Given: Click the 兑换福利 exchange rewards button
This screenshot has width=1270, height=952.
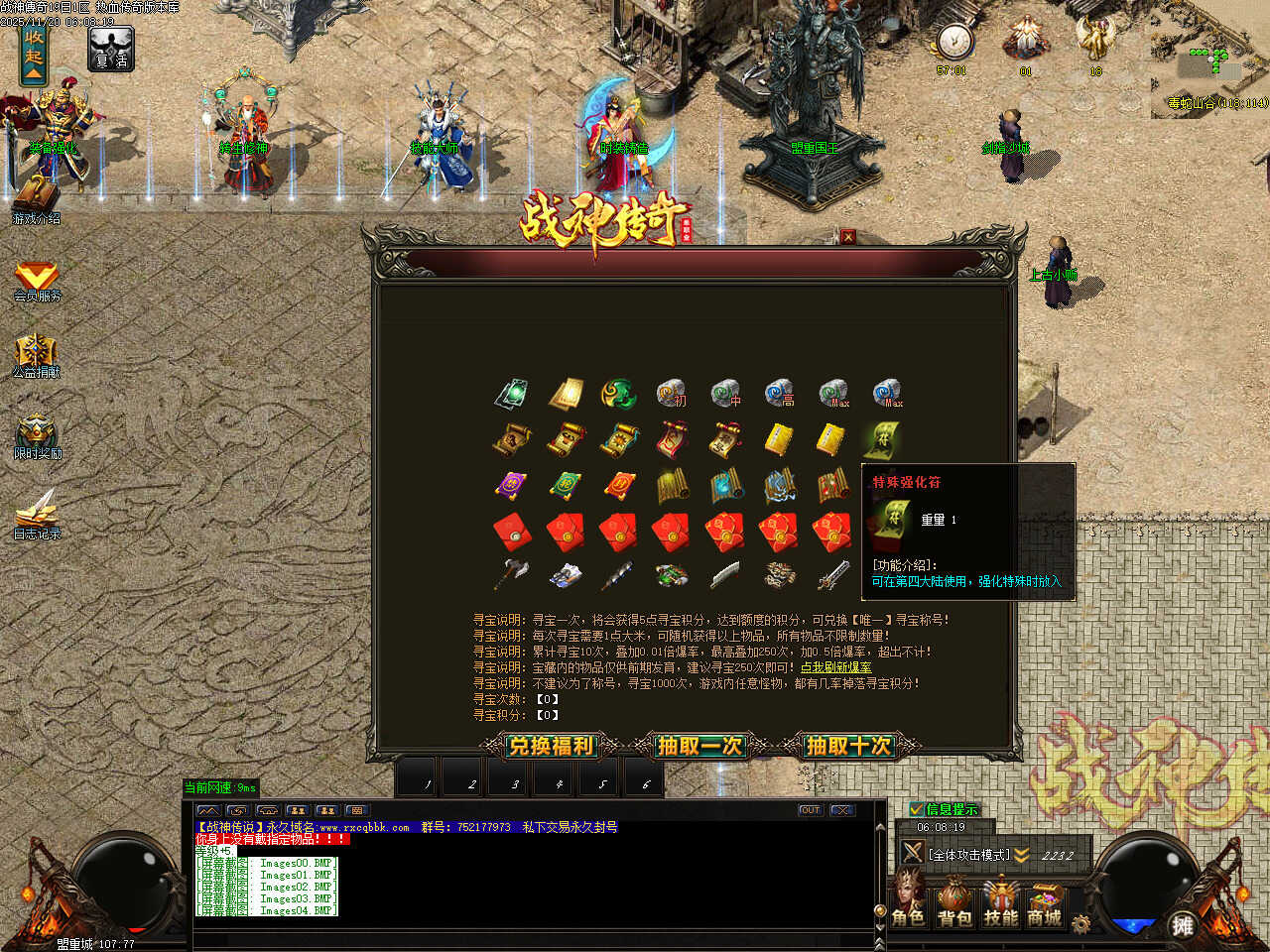Looking at the screenshot, I should click(x=550, y=746).
